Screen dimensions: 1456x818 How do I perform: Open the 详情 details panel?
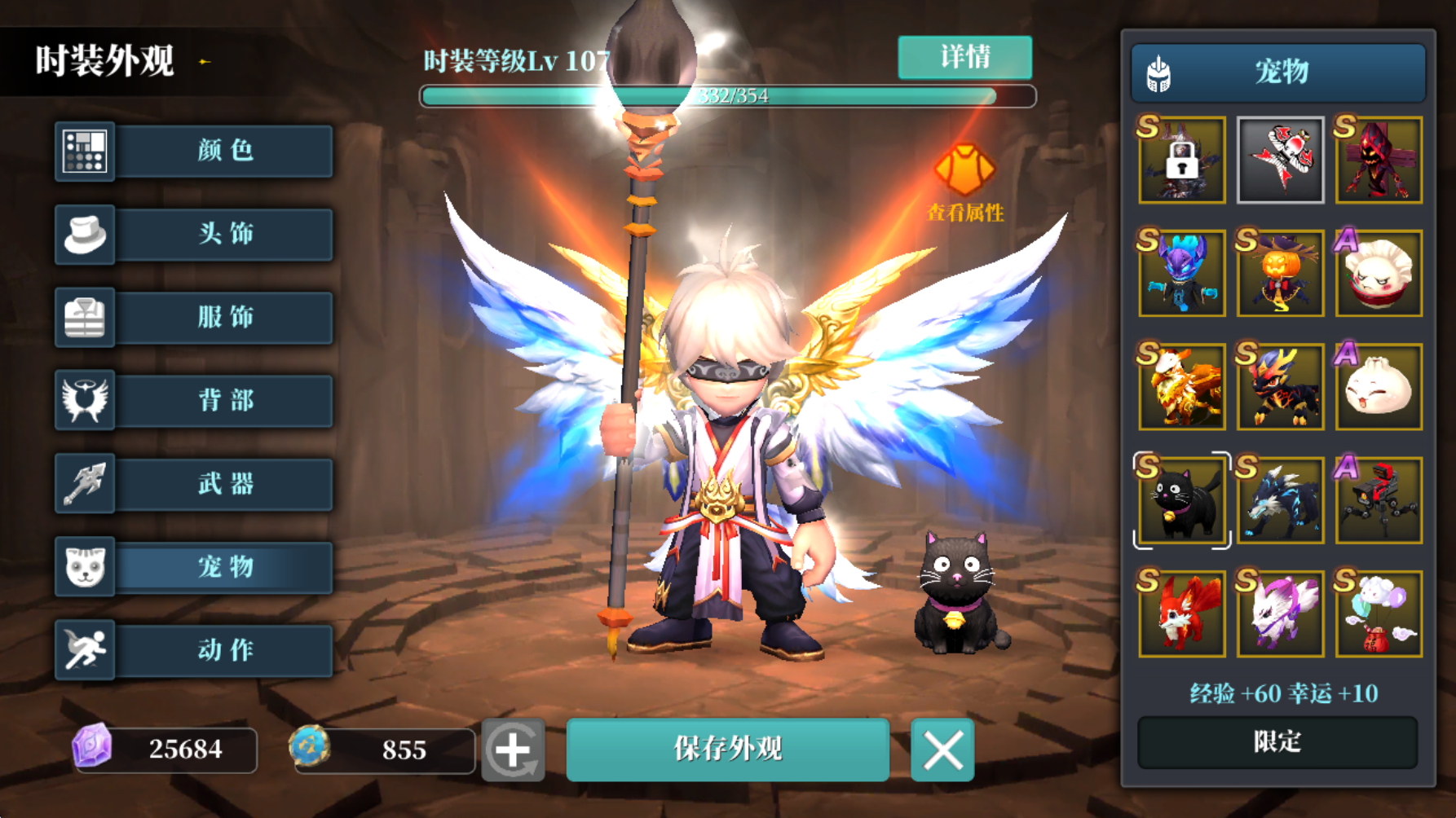964,58
